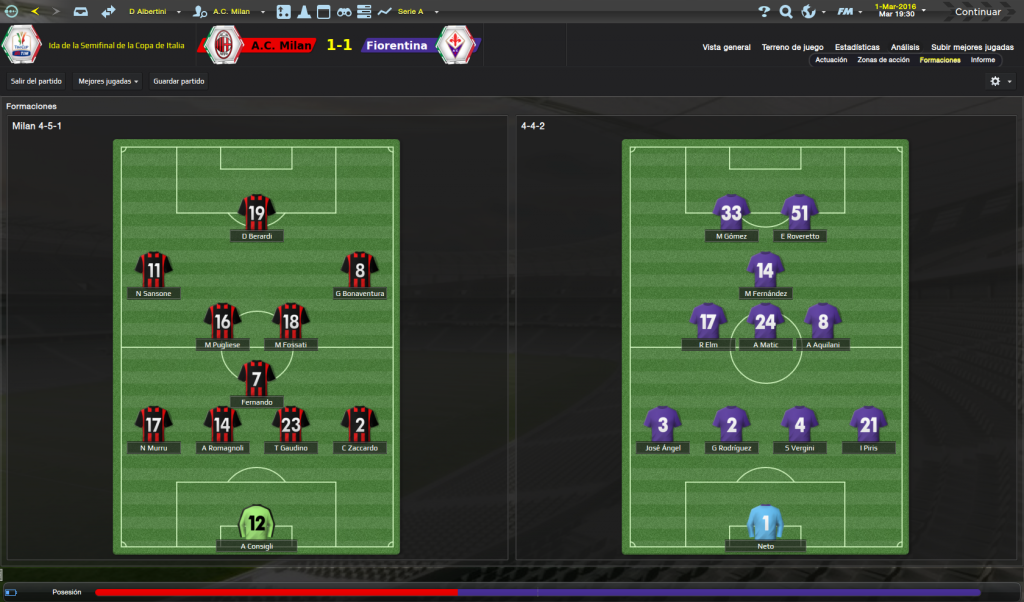Image resolution: width=1024 pixels, height=602 pixels.
Task: Open the Mejores jugadas dropdown
Action: click(108, 81)
